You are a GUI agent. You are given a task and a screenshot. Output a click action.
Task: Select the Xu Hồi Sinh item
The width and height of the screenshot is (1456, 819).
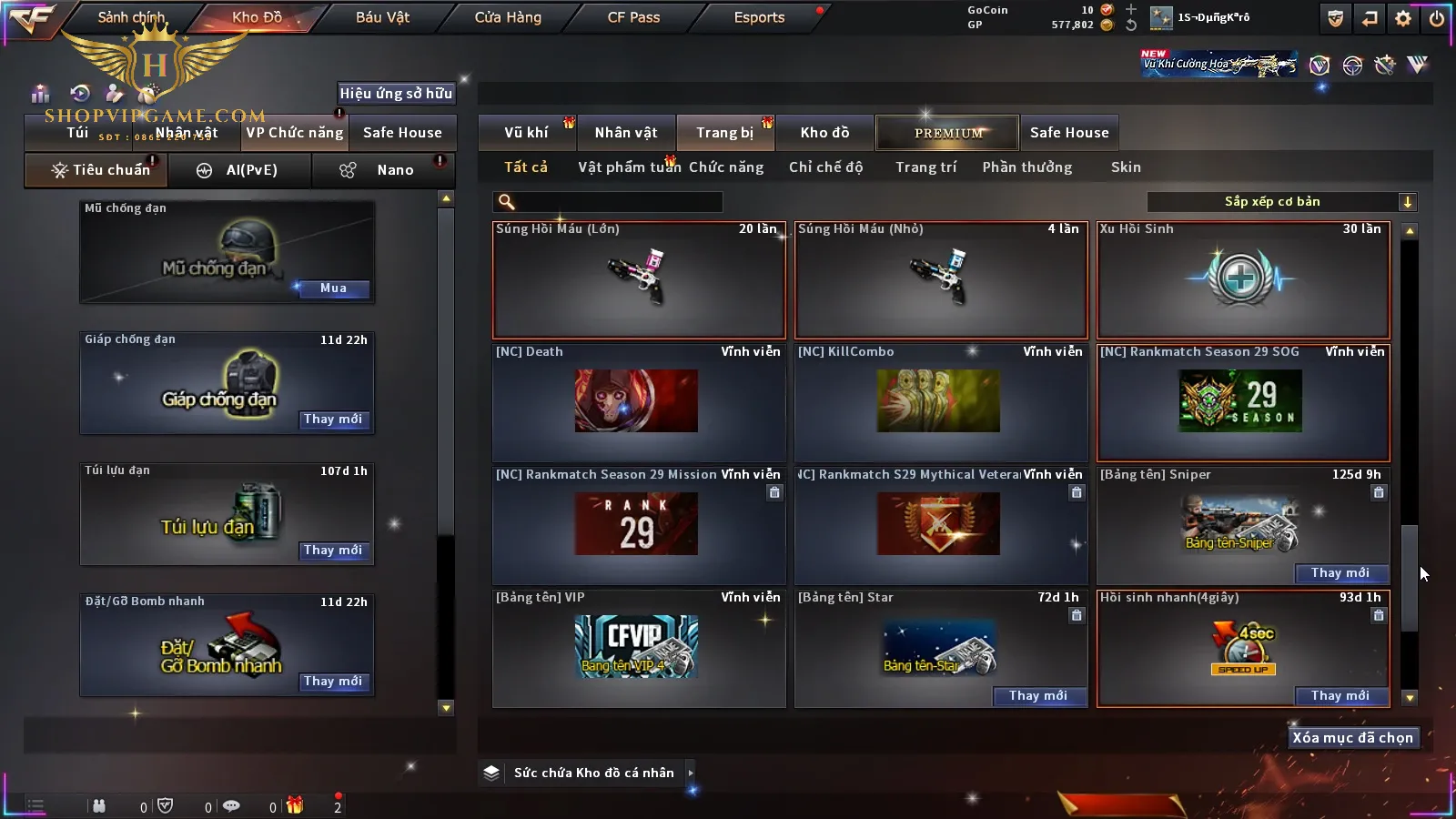[x=1243, y=279]
